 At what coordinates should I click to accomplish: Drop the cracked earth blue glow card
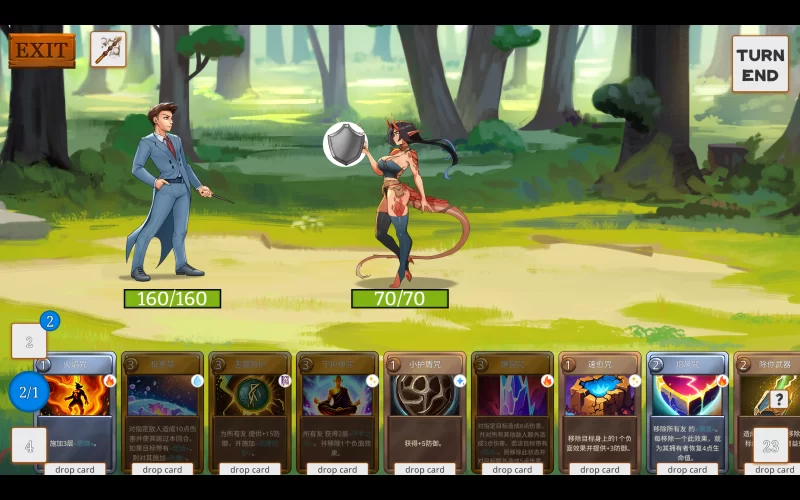(600, 469)
